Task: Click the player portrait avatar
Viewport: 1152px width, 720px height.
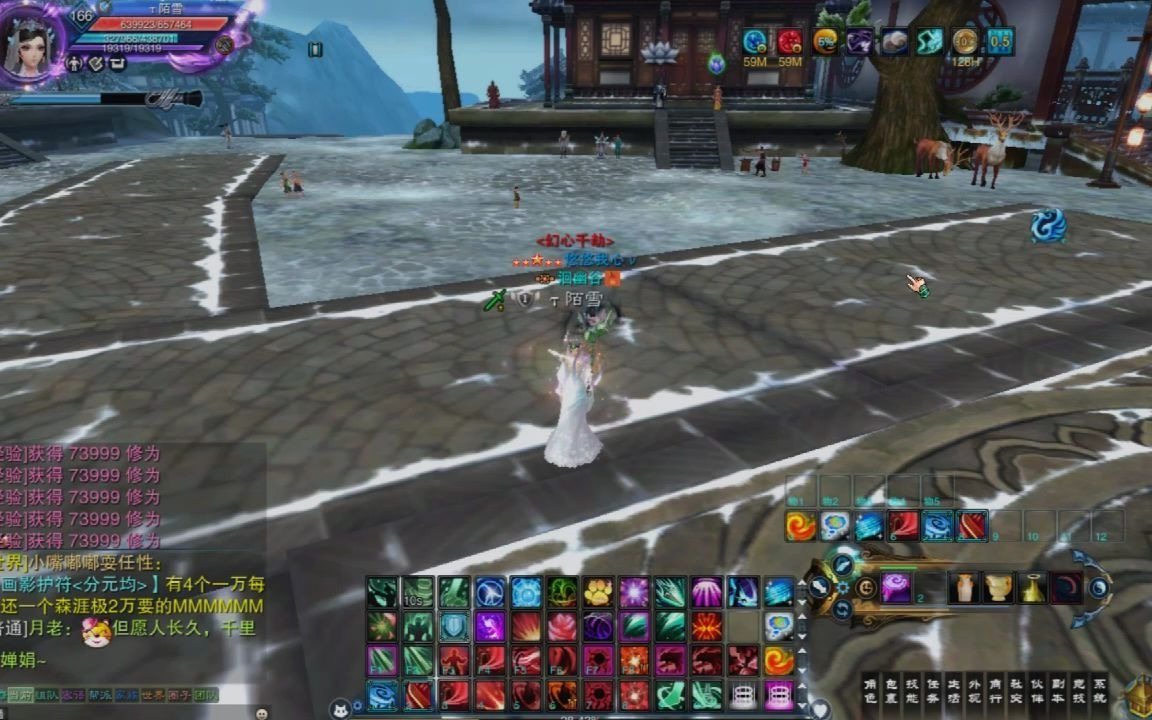Action: pos(30,45)
